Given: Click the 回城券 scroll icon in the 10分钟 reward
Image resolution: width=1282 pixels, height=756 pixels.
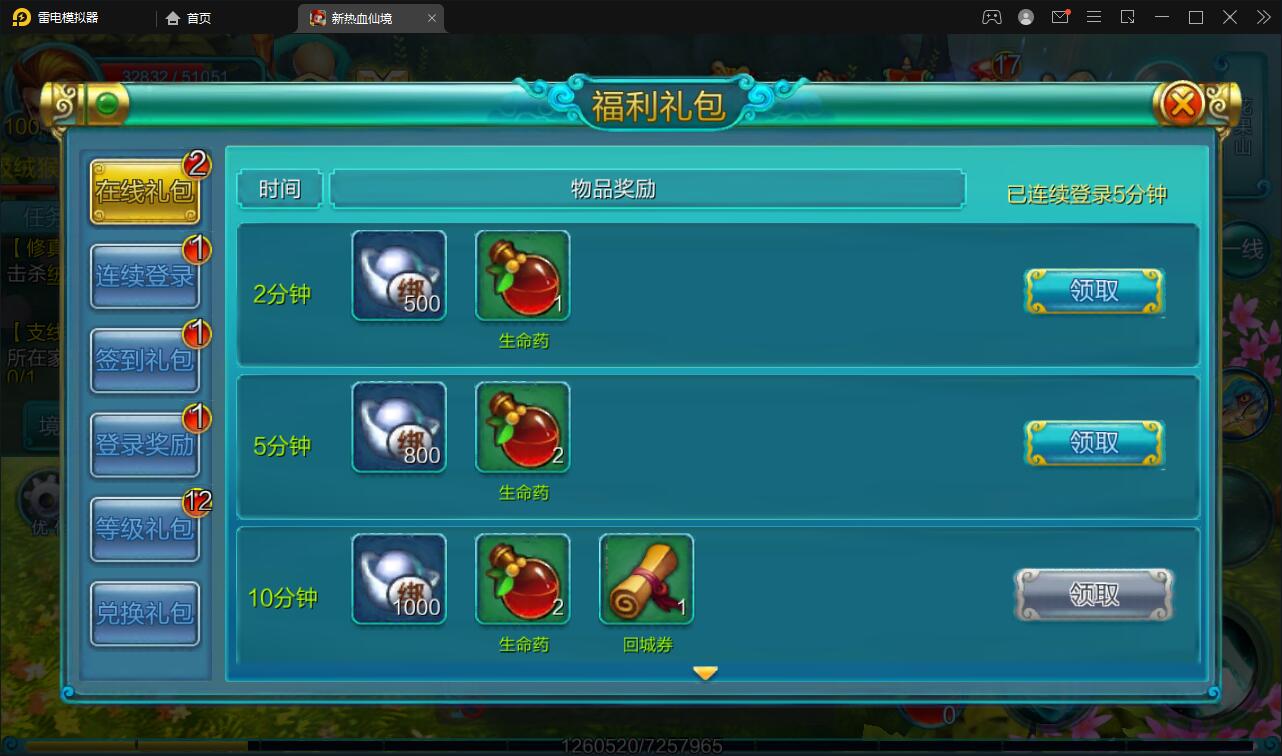Looking at the screenshot, I should tap(645, 578).
